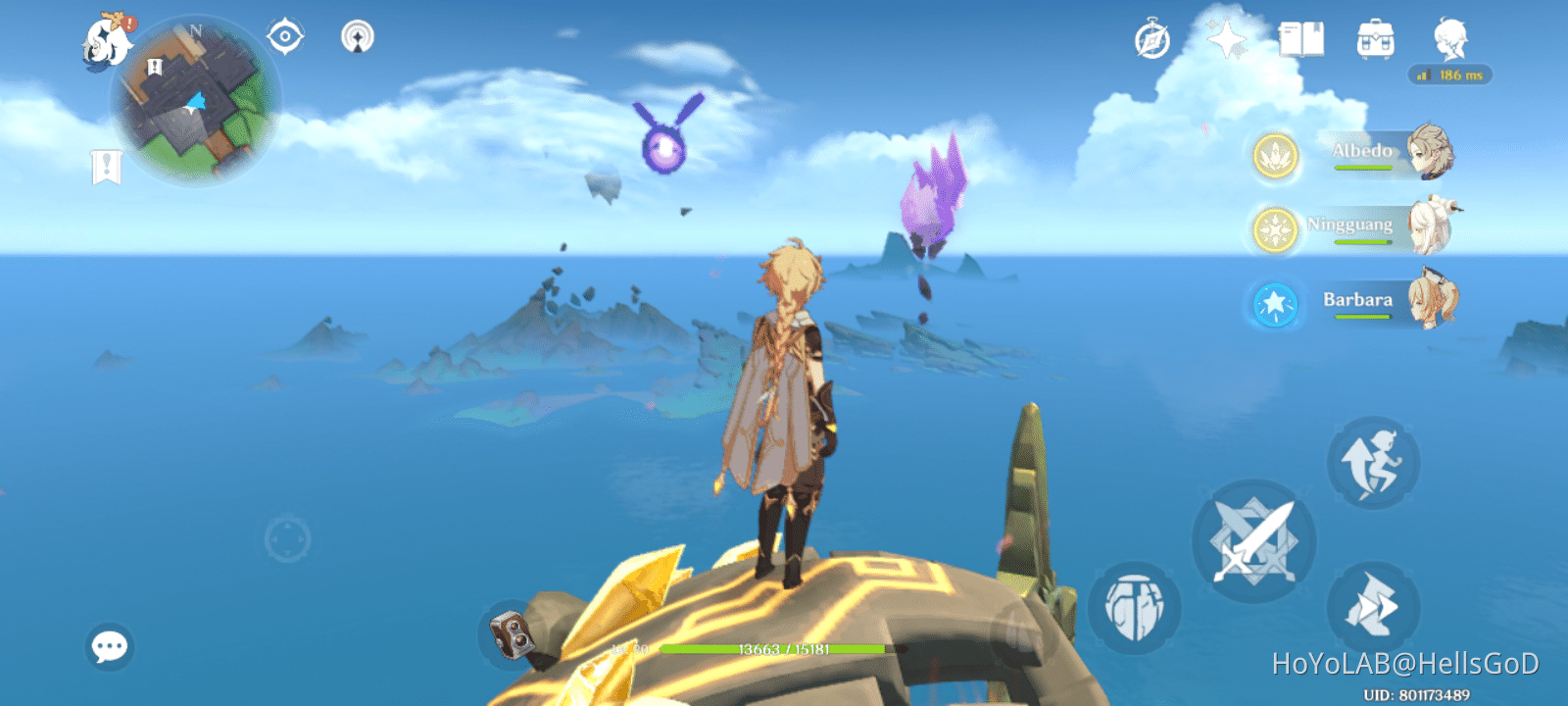Open the Paimon menu

click(x=103, y=39)
